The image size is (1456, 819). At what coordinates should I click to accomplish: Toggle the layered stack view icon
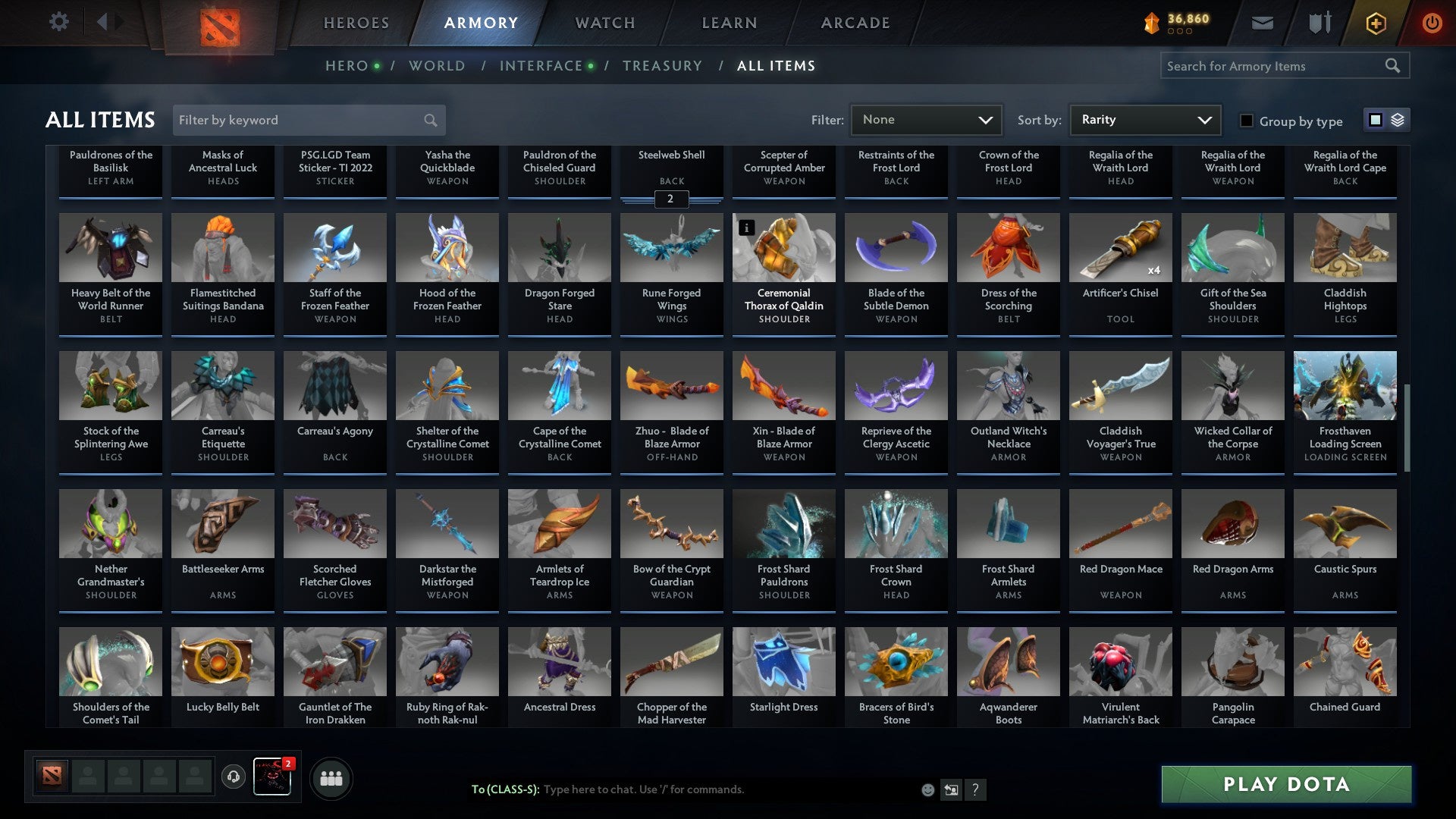[1396, 120]
